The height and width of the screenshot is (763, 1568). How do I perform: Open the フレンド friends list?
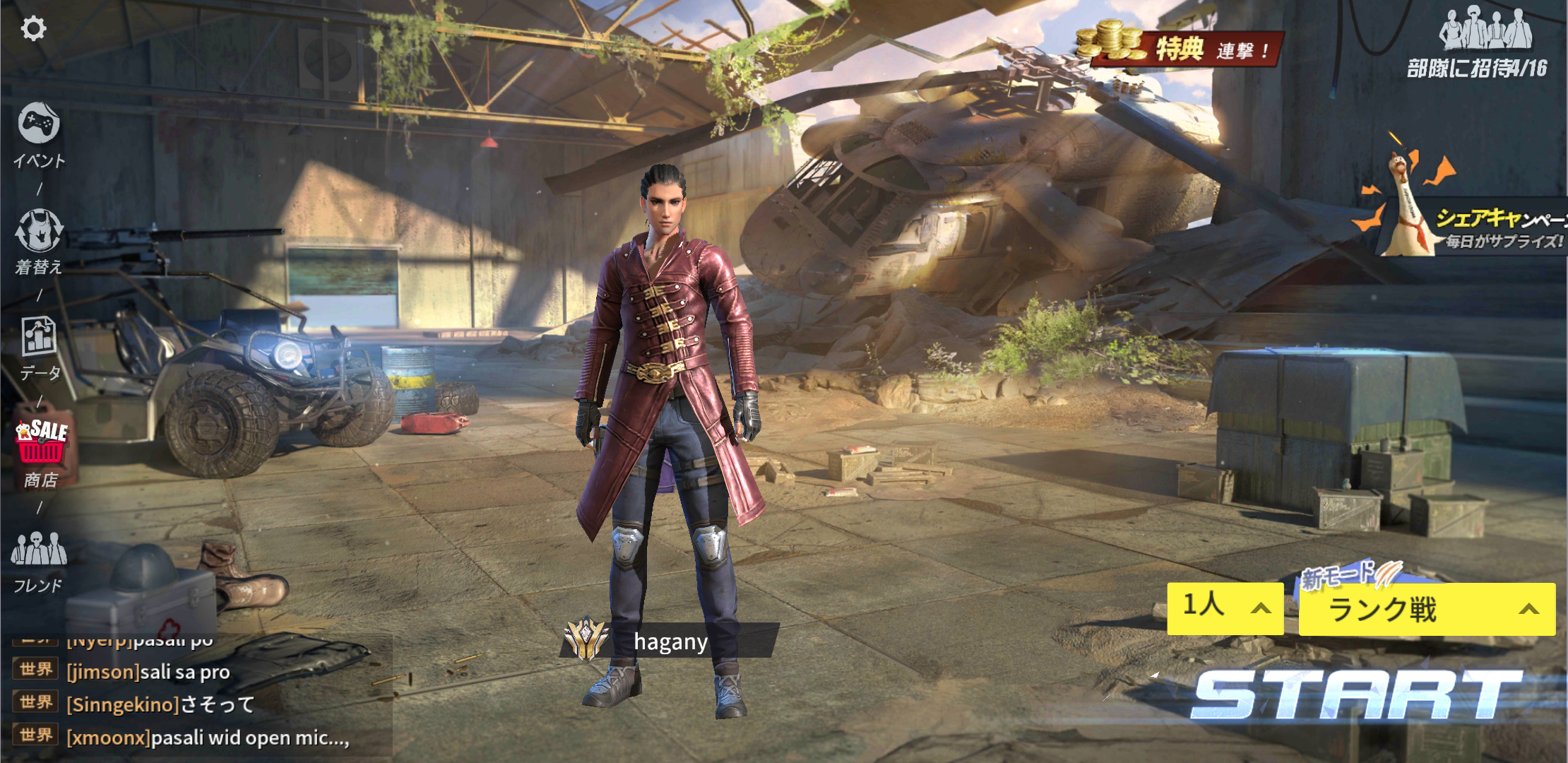pos(39,562)
